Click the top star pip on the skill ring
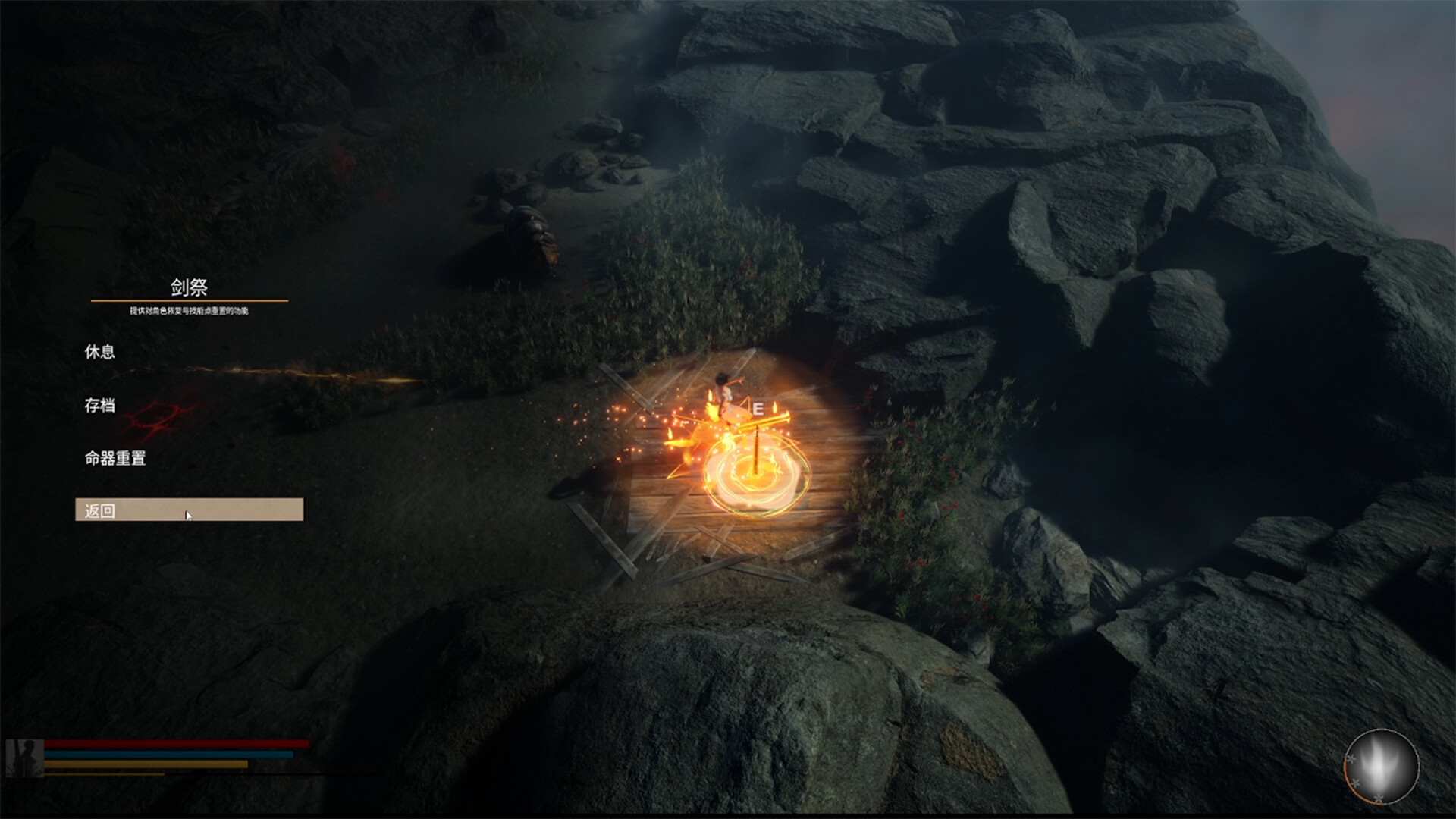The image size is (1456, 819). (1351, 758)
